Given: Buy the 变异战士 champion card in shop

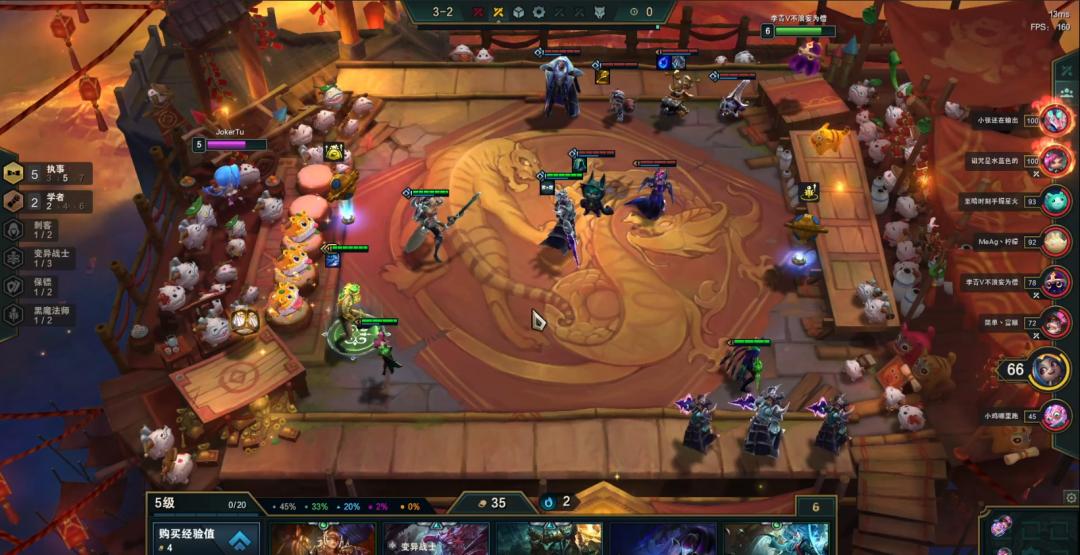Looking at the screenshot, I should pyautogui.click(x=436, y=539).
